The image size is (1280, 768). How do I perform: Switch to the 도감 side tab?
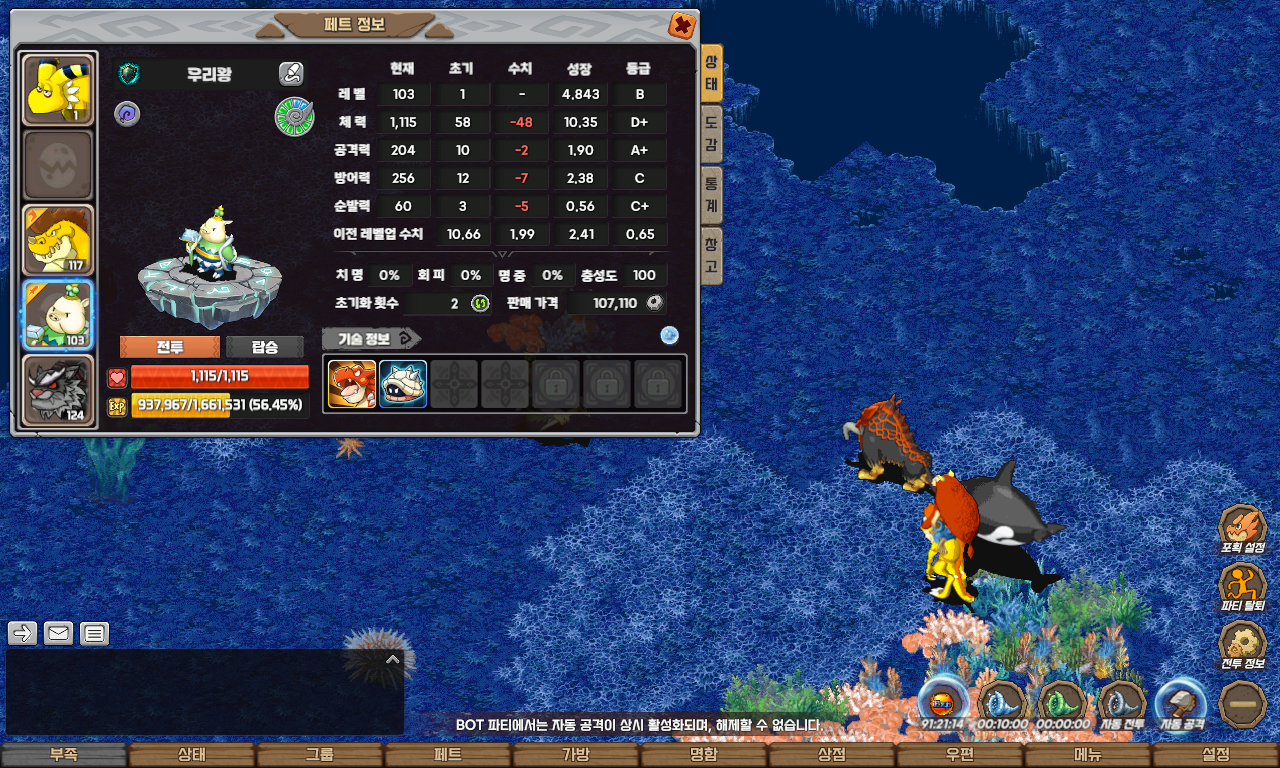coord(711,135)
